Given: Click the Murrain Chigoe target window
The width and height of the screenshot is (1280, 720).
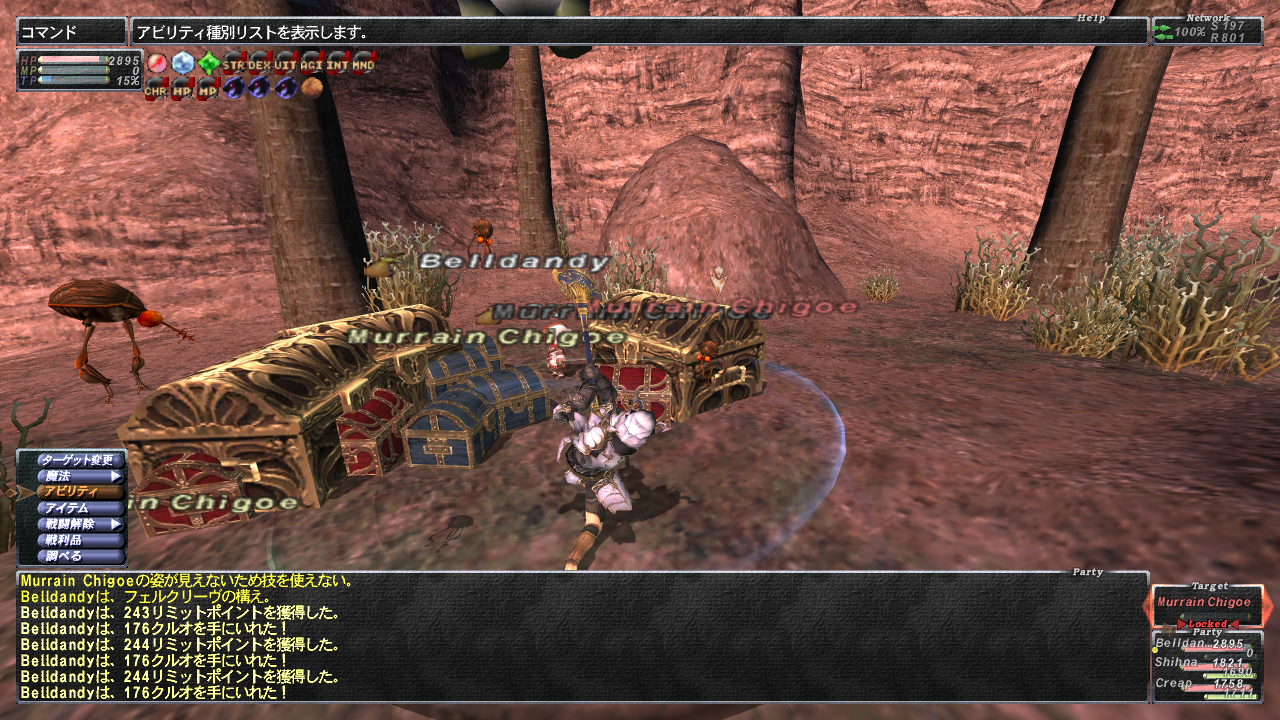Looking at the screenshot, I should 1206,603.
